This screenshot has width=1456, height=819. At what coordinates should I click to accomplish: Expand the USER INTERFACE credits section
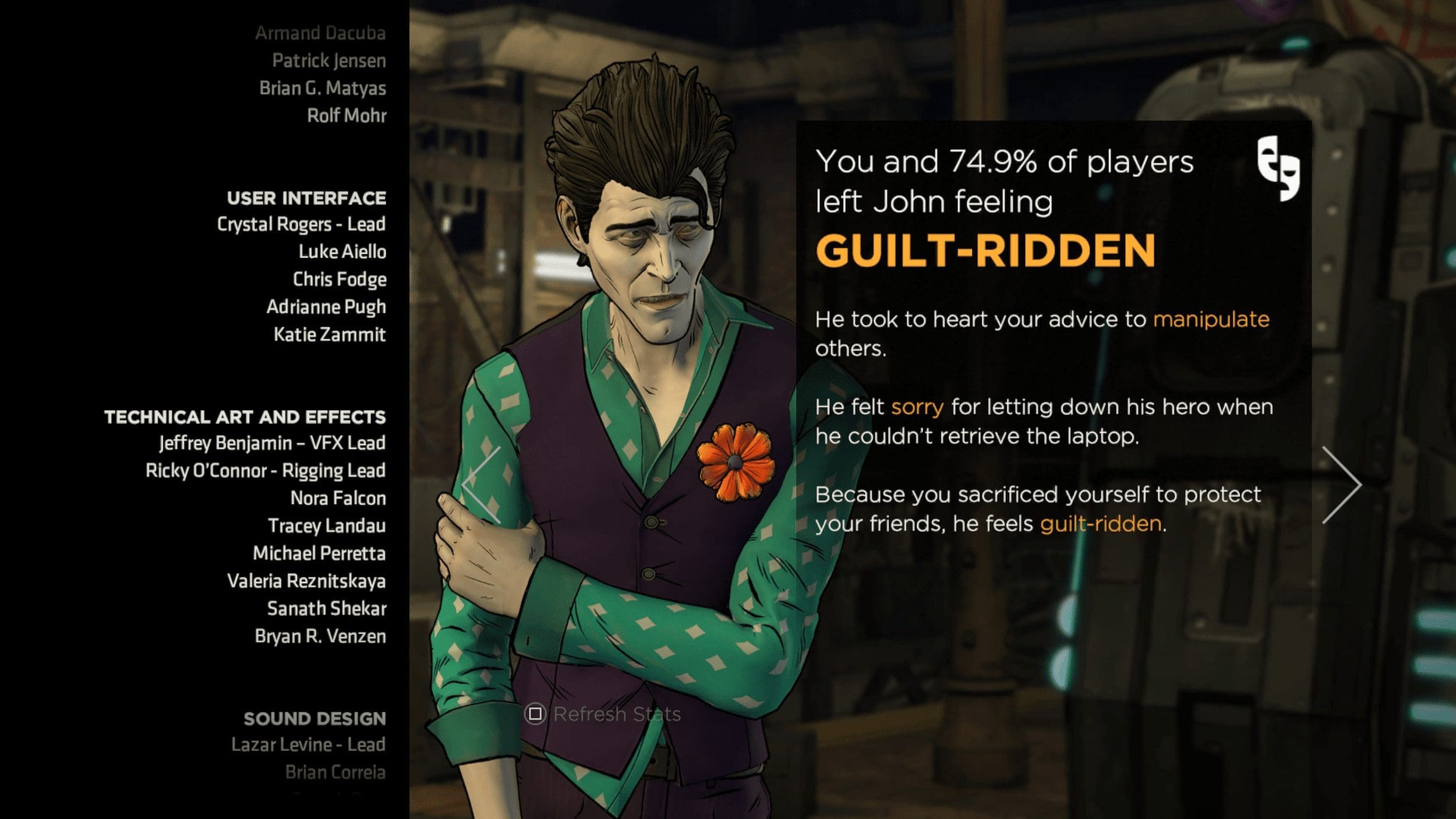[305, 198]
